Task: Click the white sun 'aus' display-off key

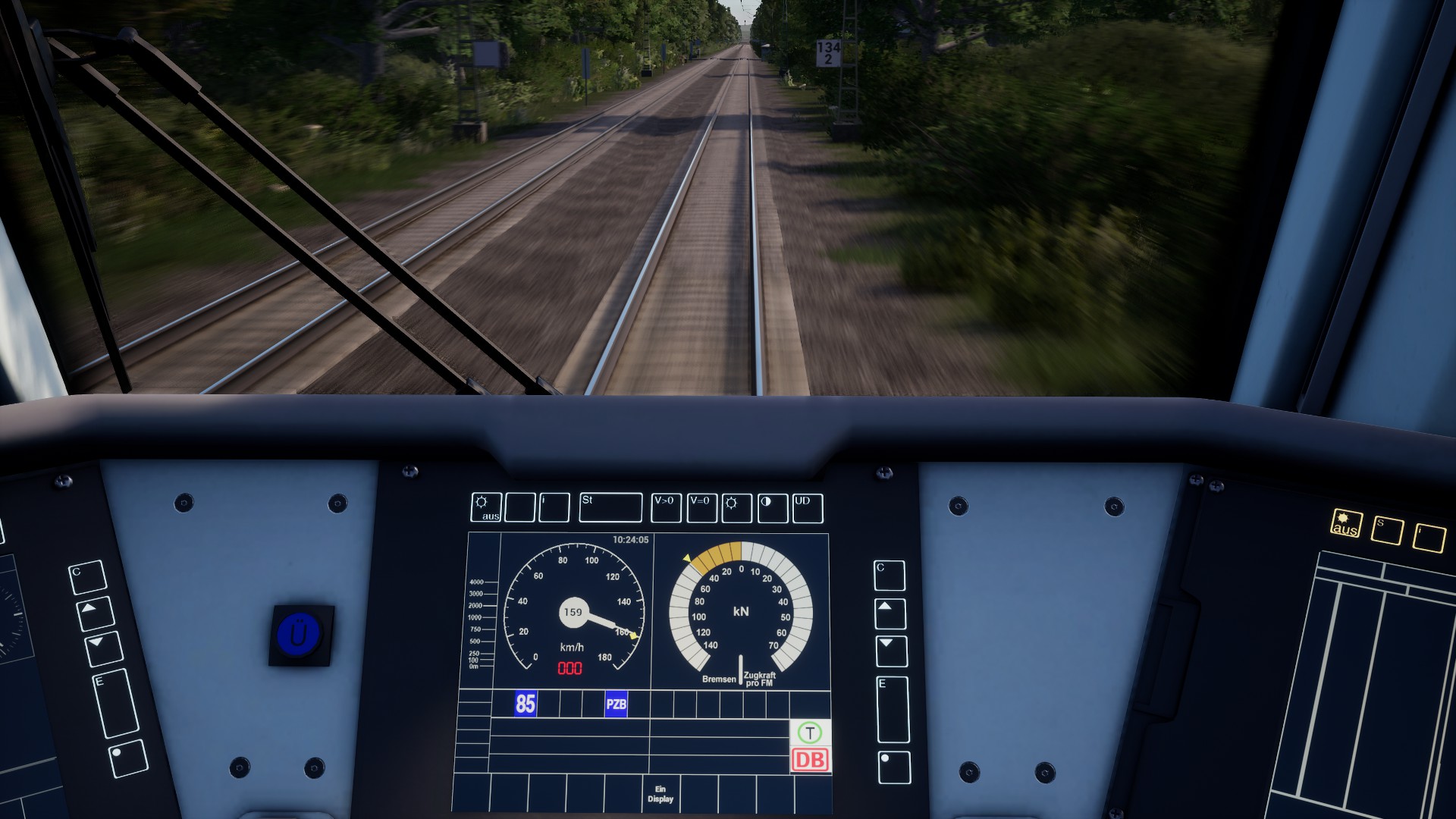Action: coord(487,508)
